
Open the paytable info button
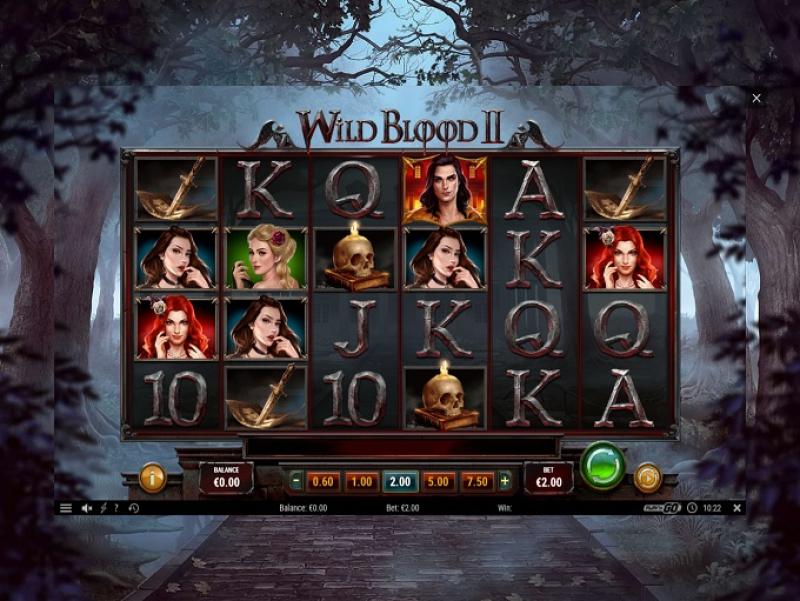point(152,478)
